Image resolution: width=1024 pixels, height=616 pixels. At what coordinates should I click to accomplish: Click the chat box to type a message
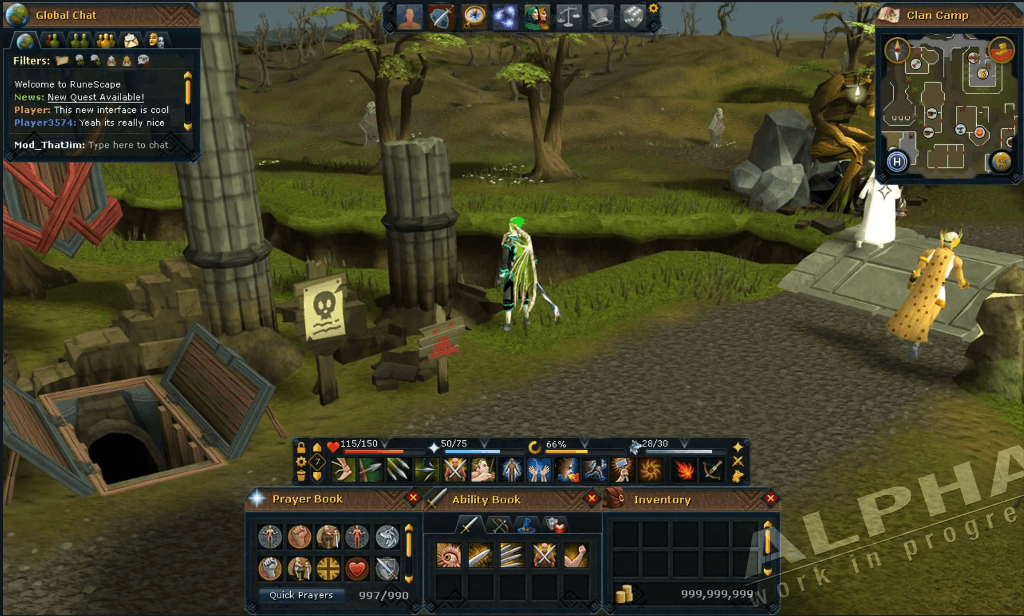point(128,145)
